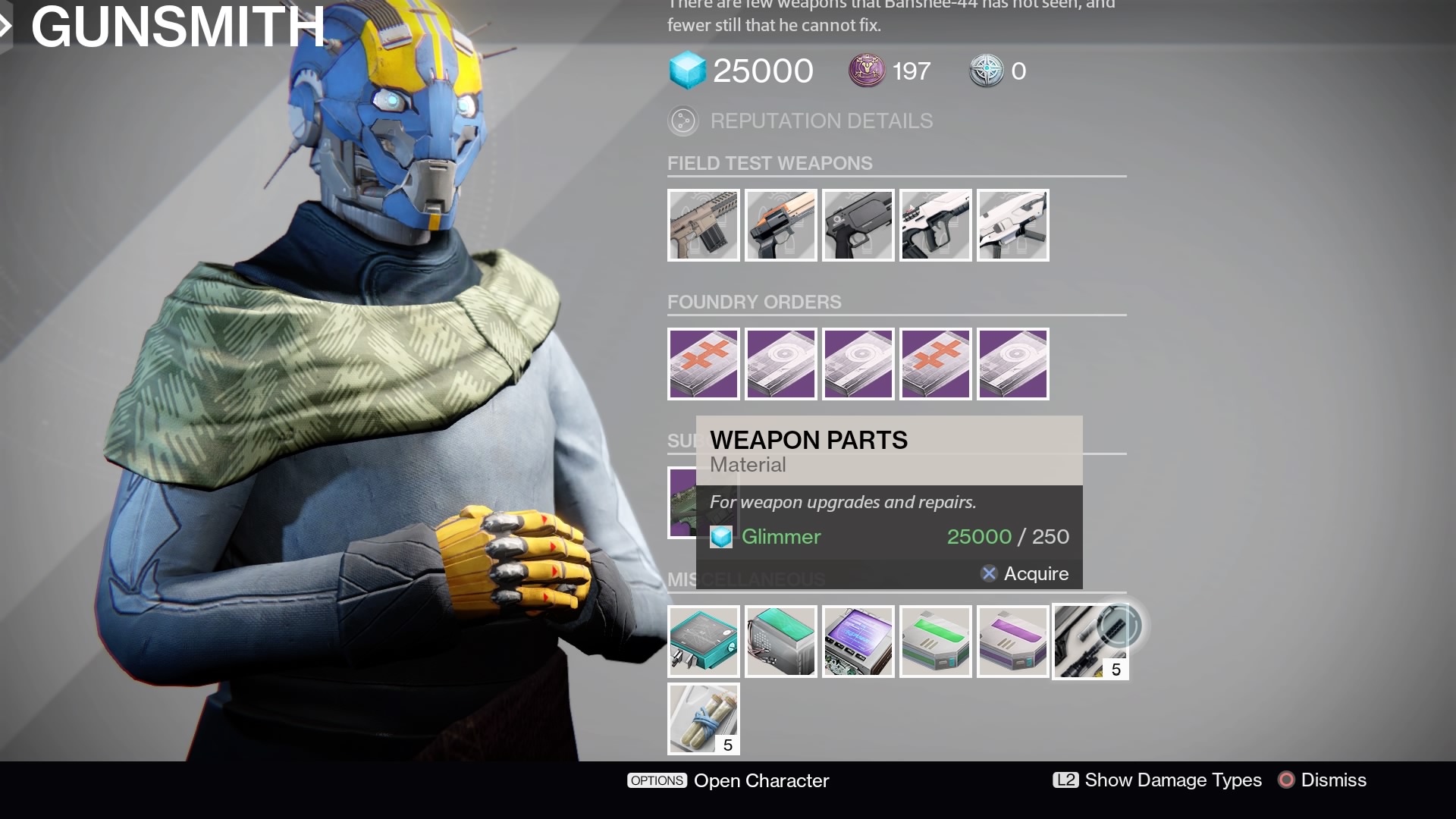Click the purple Motes of Light icon
The image size is (1456, 819).
(x=864, y=71)
